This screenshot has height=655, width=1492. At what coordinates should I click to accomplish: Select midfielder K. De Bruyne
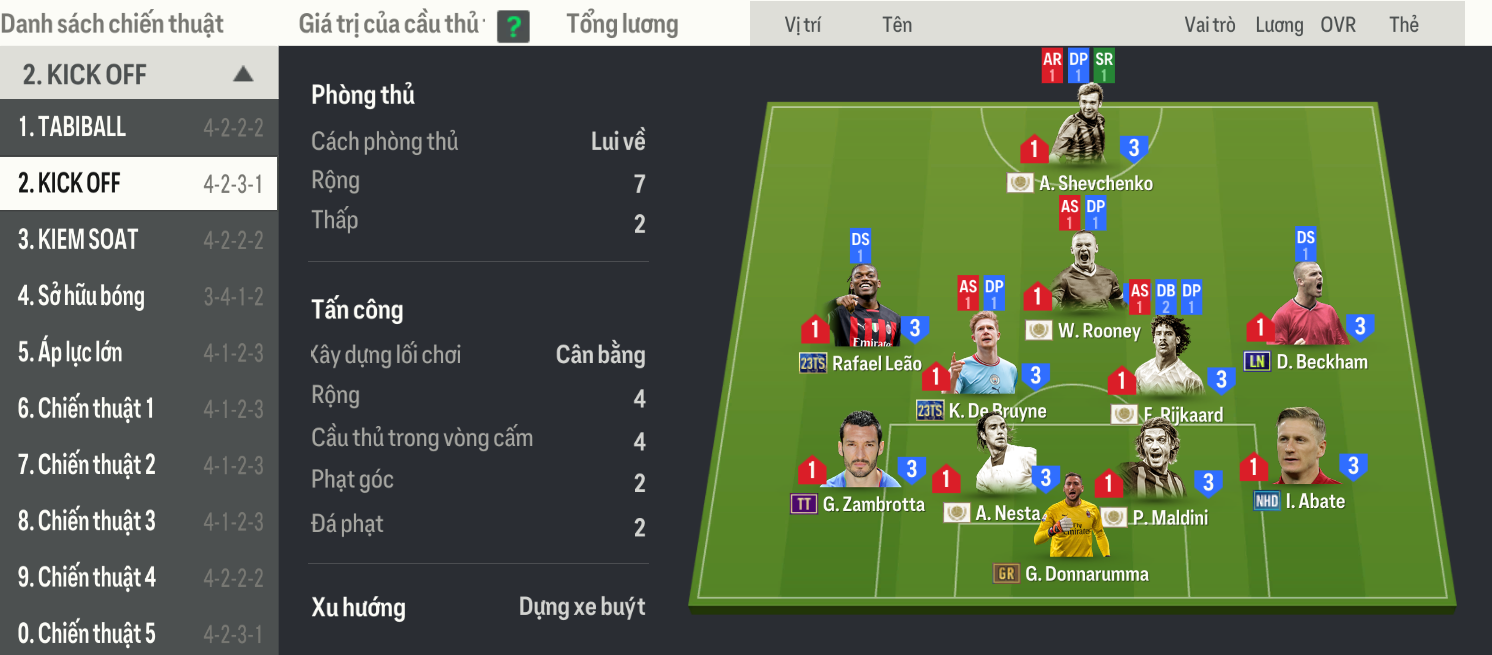coord(984,358)
